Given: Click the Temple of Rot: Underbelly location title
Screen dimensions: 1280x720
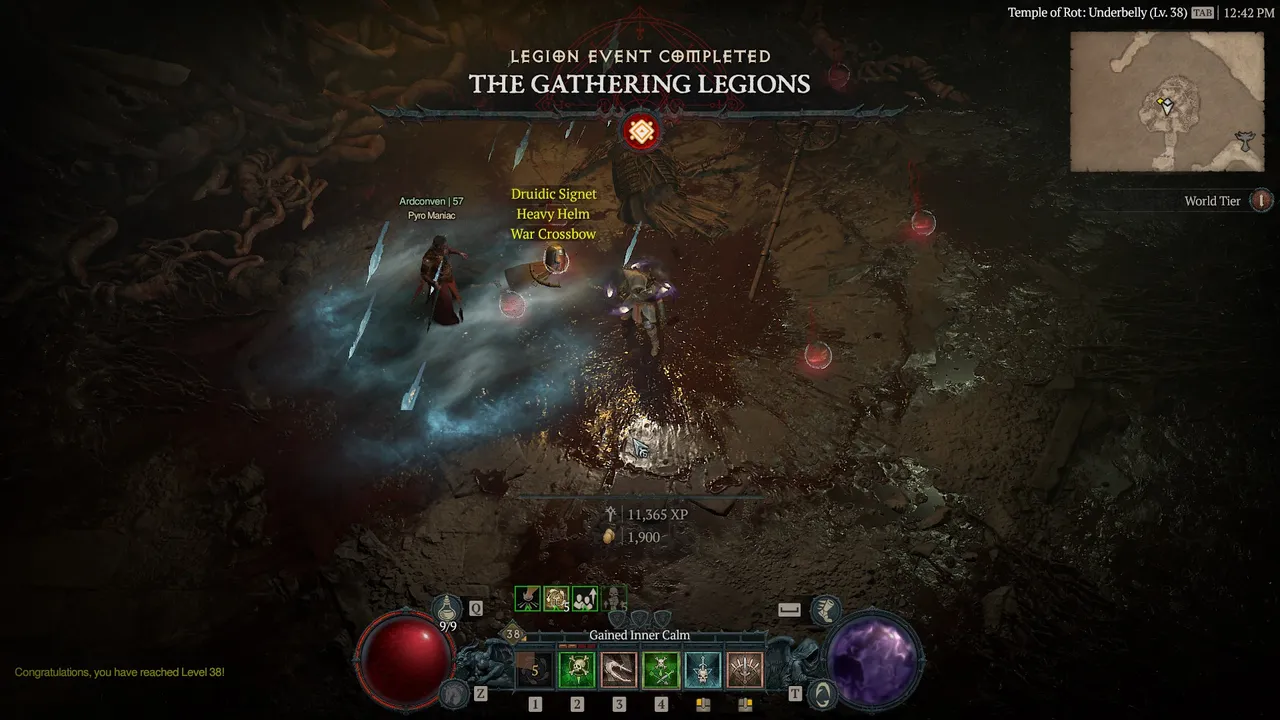Looking at the screenshot, I should (1097, 13).
